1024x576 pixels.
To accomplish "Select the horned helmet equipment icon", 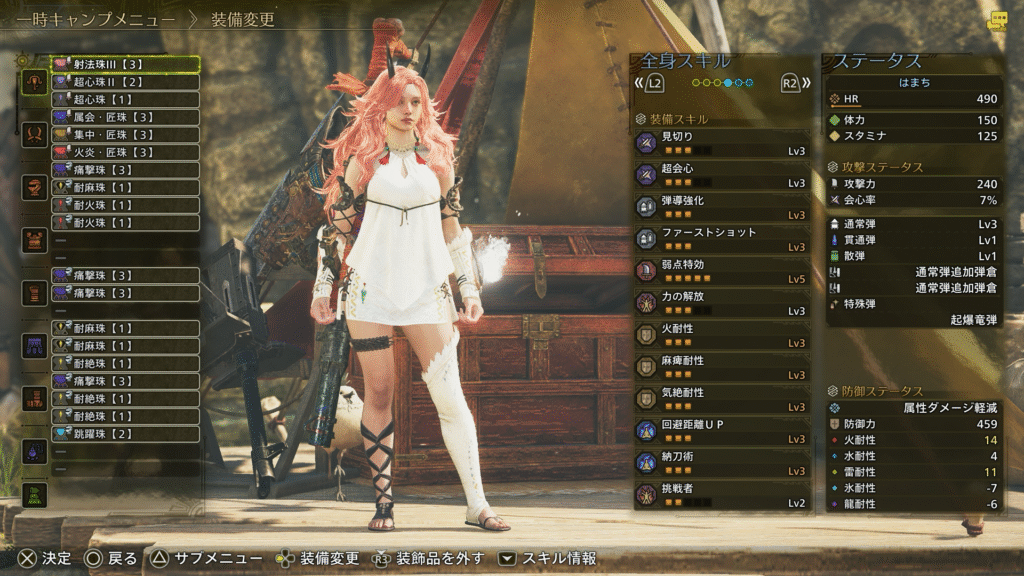I will pos(34,134).
